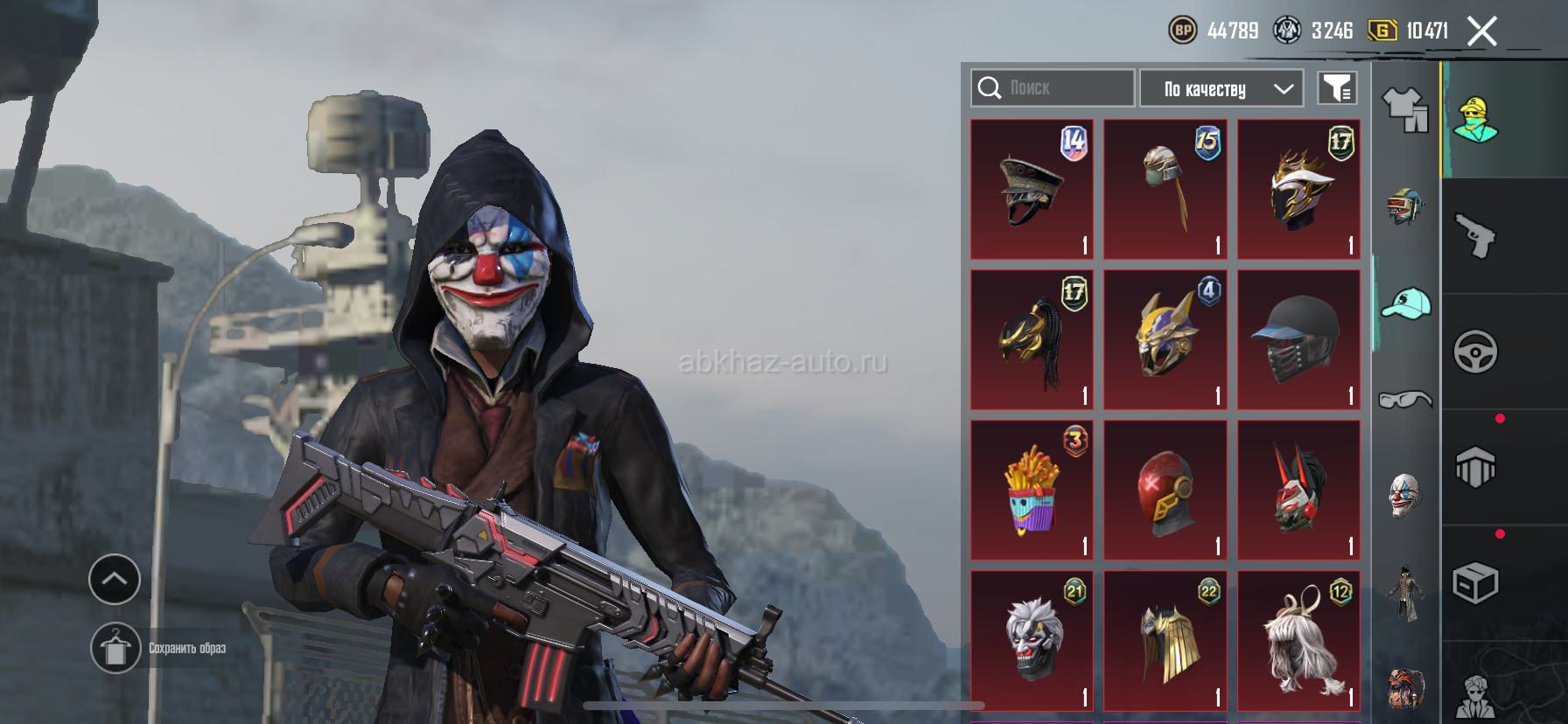Viewport: 1568px width, 724px height.
Task: Click the search field labeled Поиск
Action: [1053, 88]
